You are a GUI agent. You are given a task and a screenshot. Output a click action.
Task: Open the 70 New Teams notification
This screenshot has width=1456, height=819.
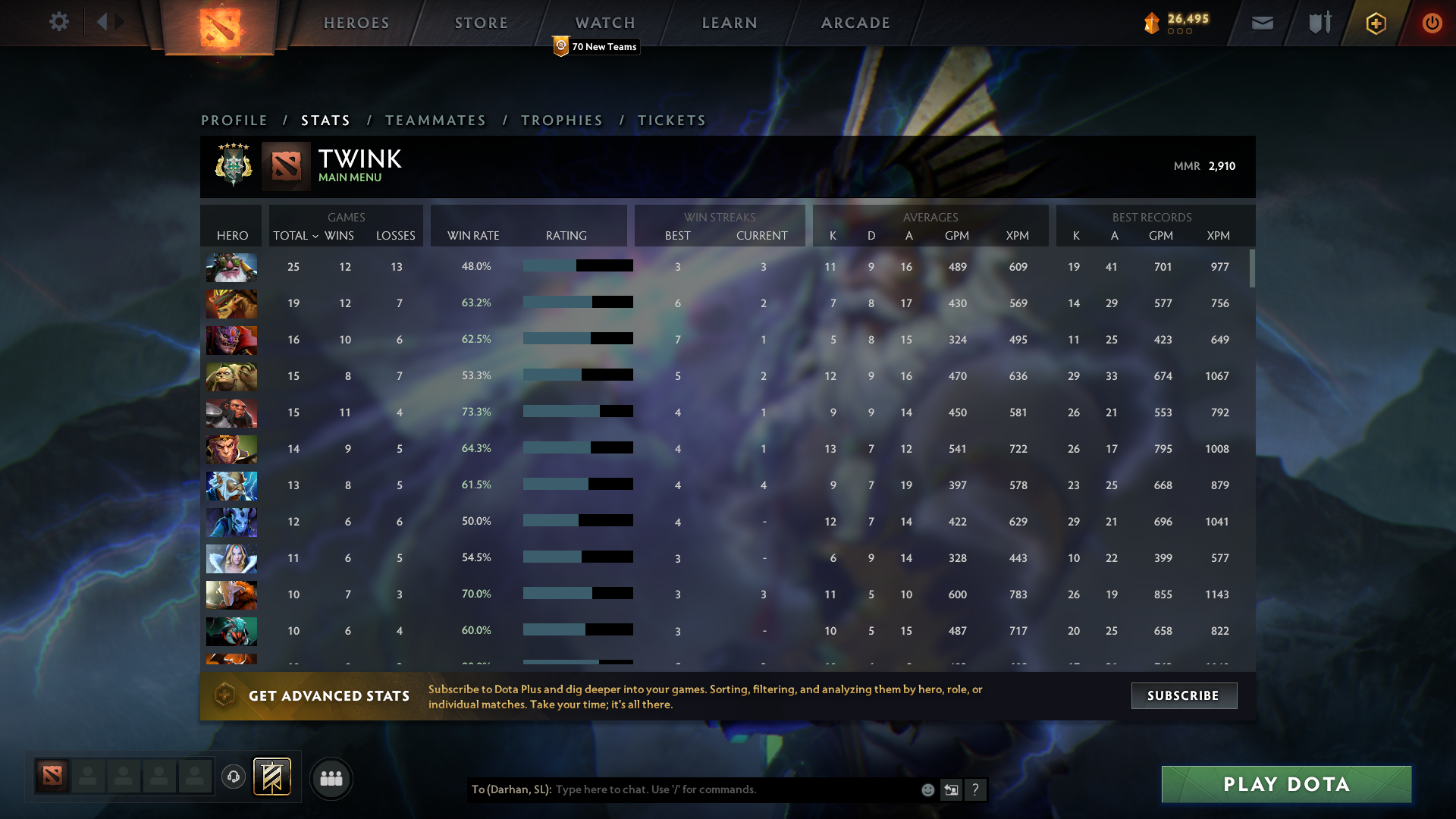pos(596,46)
